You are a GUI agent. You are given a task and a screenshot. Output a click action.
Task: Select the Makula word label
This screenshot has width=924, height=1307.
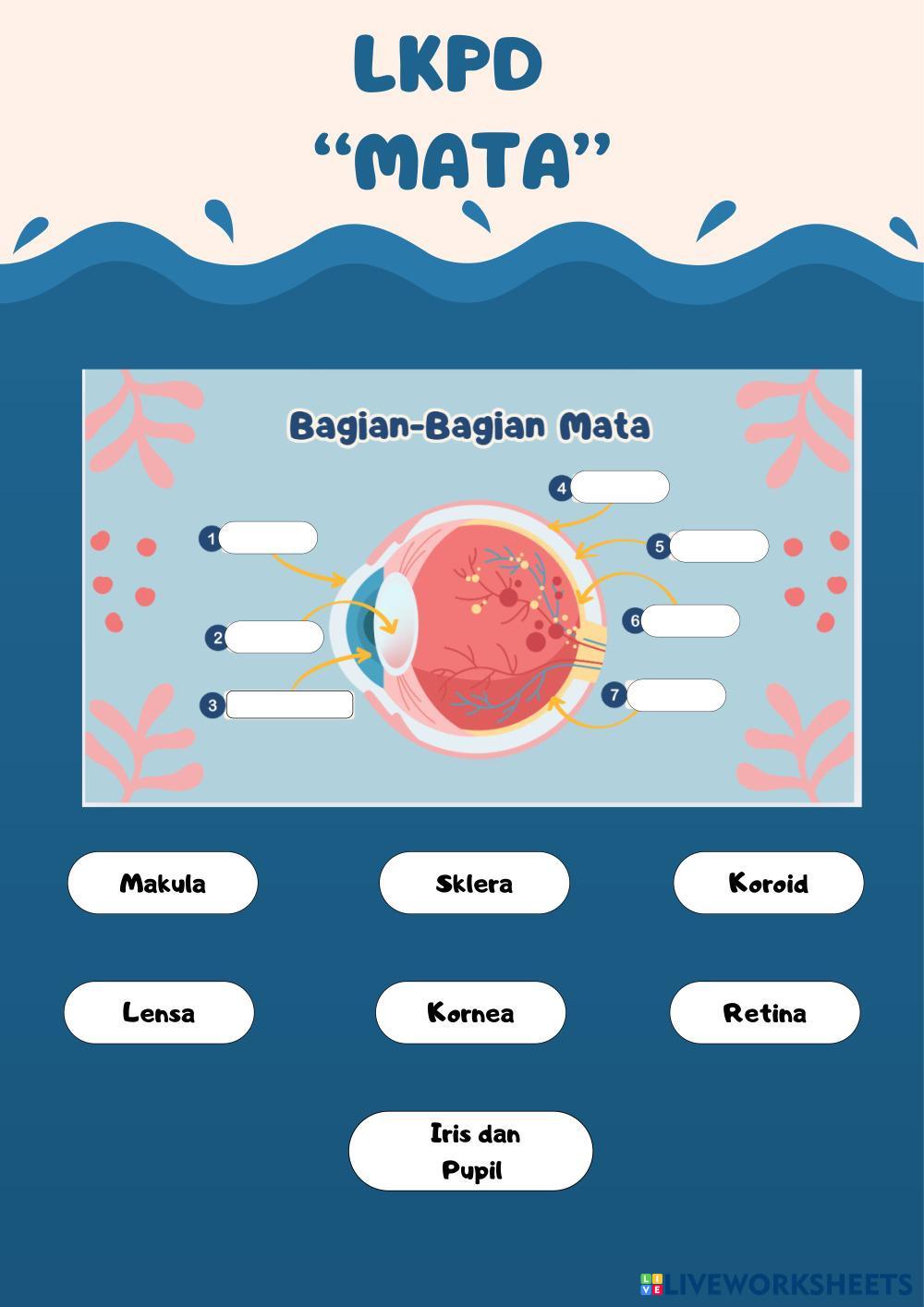163,883
